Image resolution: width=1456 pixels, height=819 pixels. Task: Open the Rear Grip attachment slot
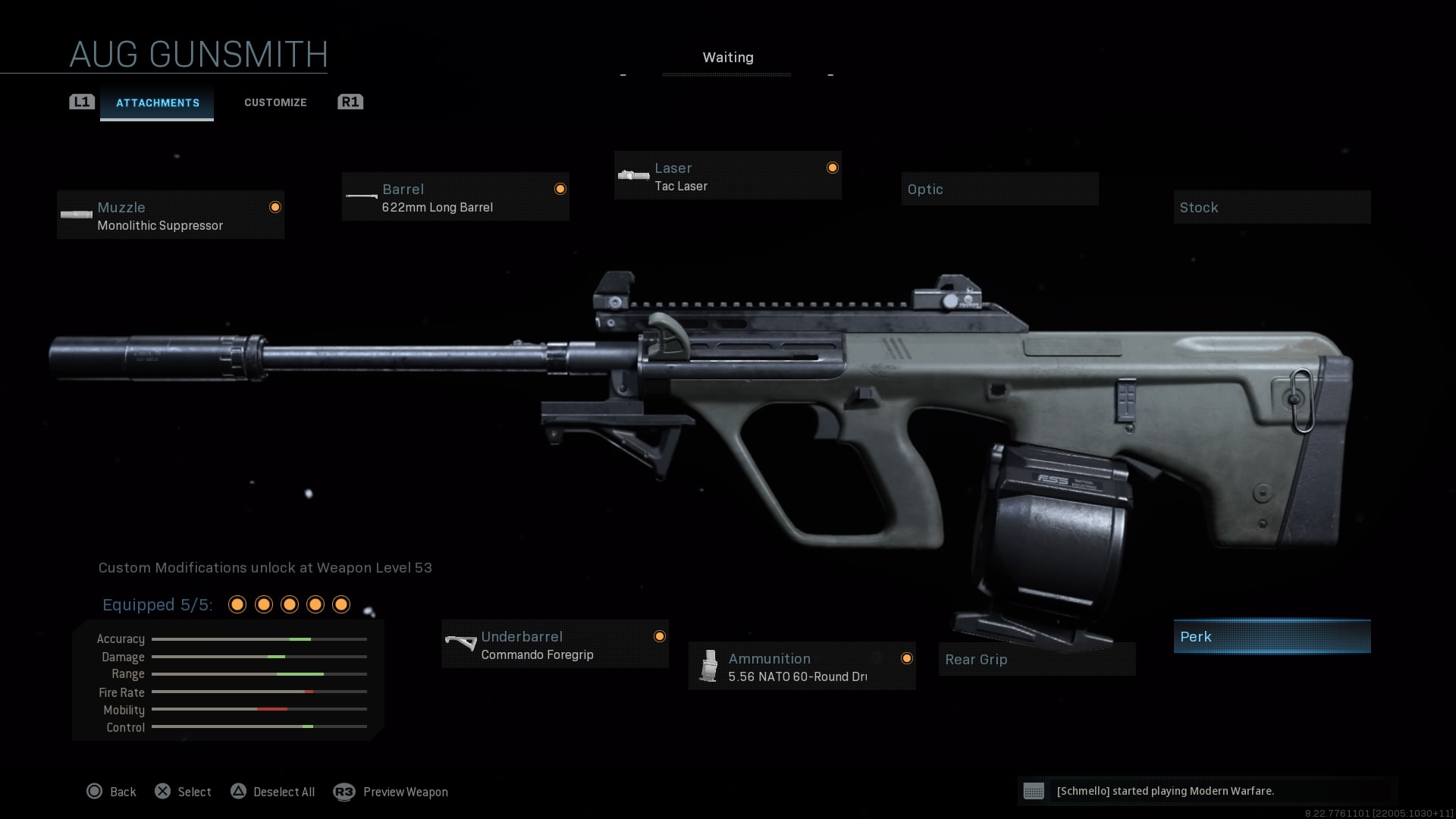coord(1036,659)
